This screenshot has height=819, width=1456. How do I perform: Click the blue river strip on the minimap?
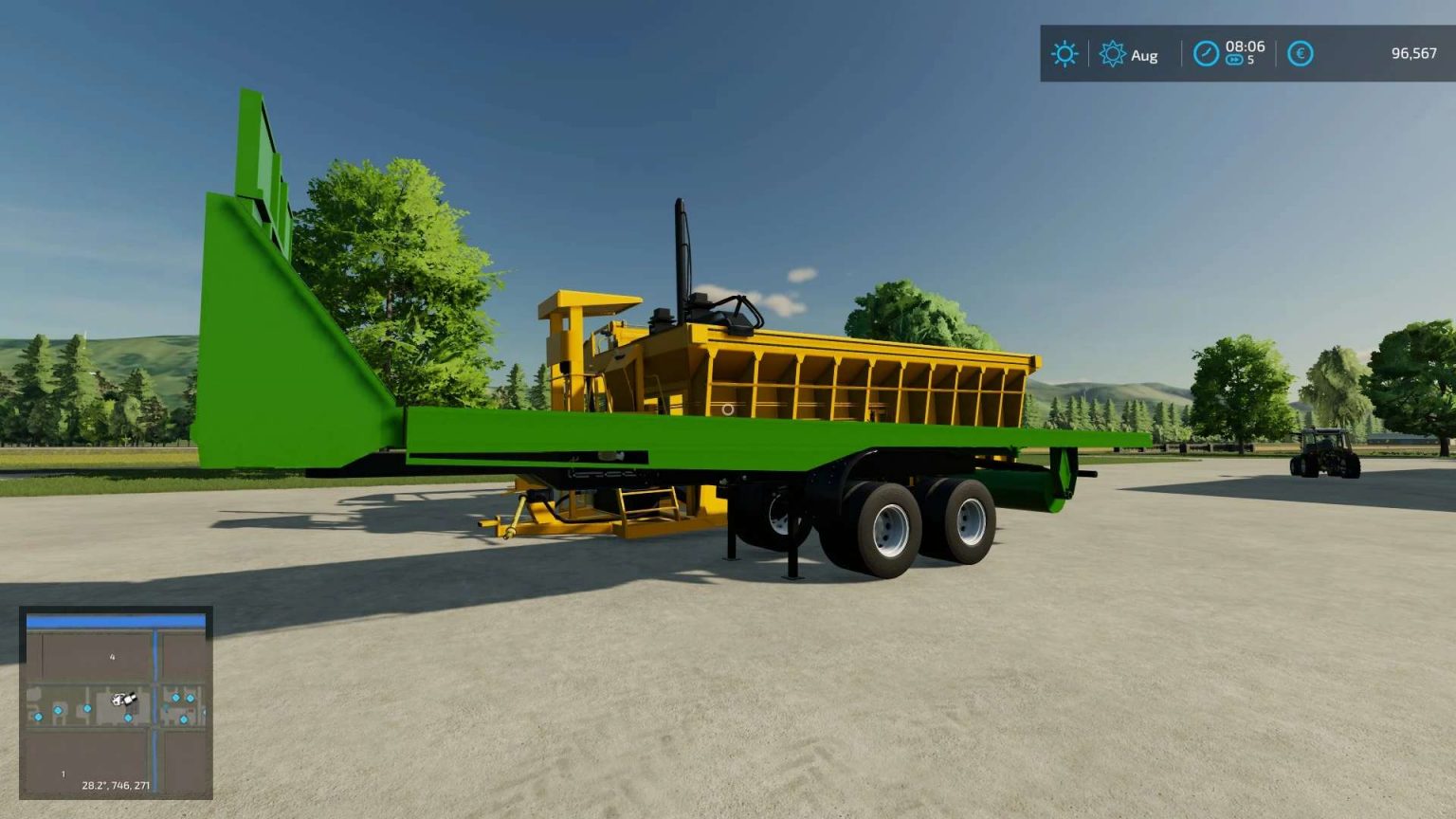pos(116,621)
